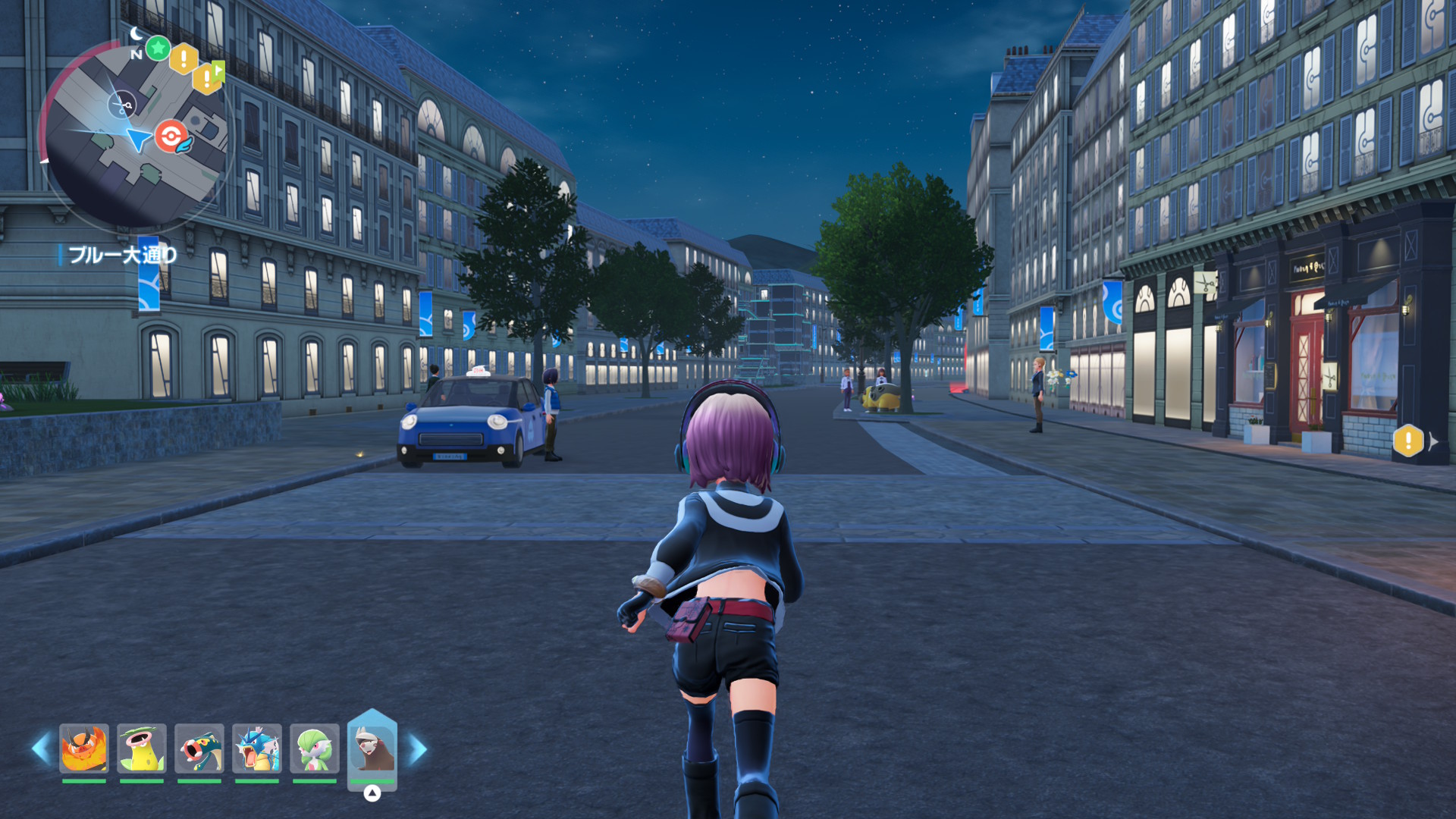Select the green star marker on minimap
This screenshot has width=1456, height=819.
point(158,49)
